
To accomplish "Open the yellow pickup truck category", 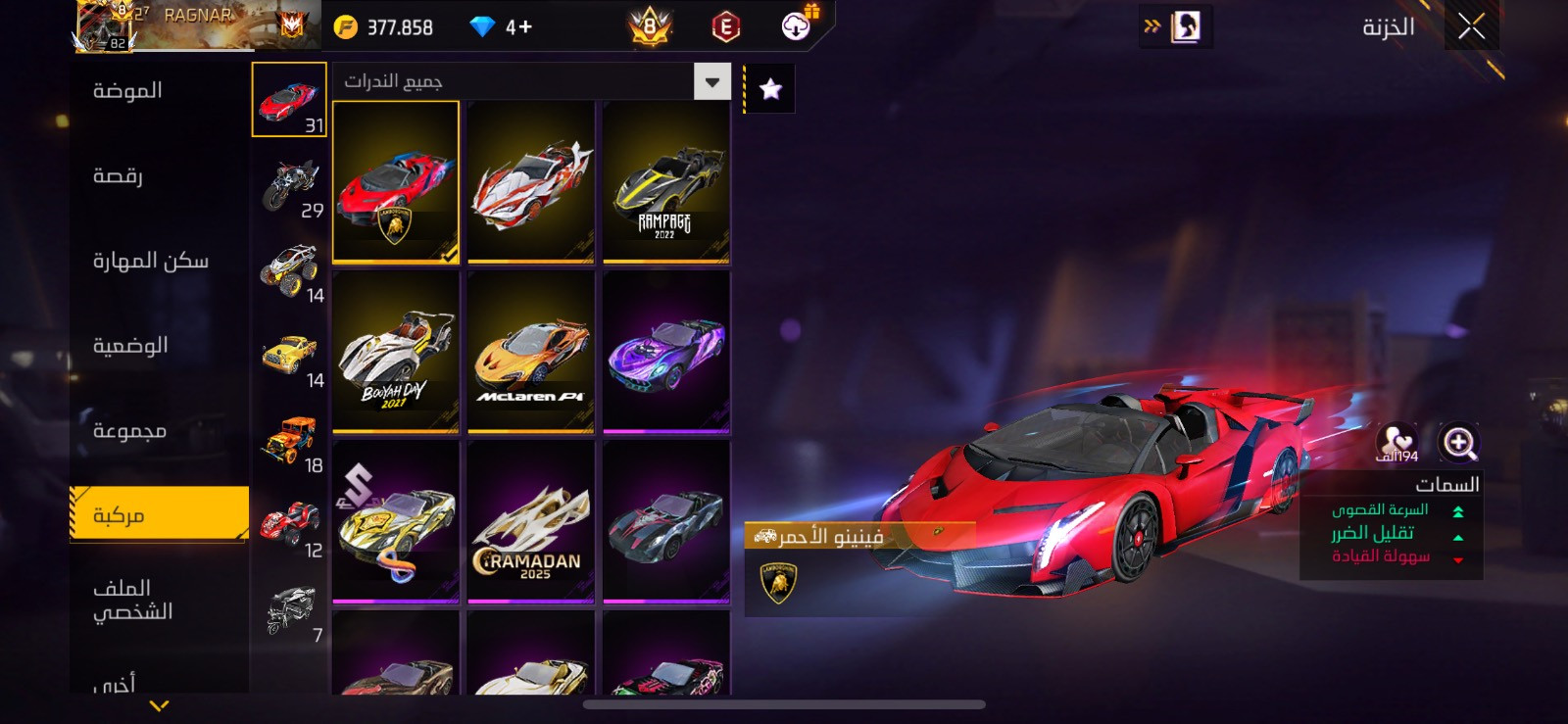I will [290, 357].
